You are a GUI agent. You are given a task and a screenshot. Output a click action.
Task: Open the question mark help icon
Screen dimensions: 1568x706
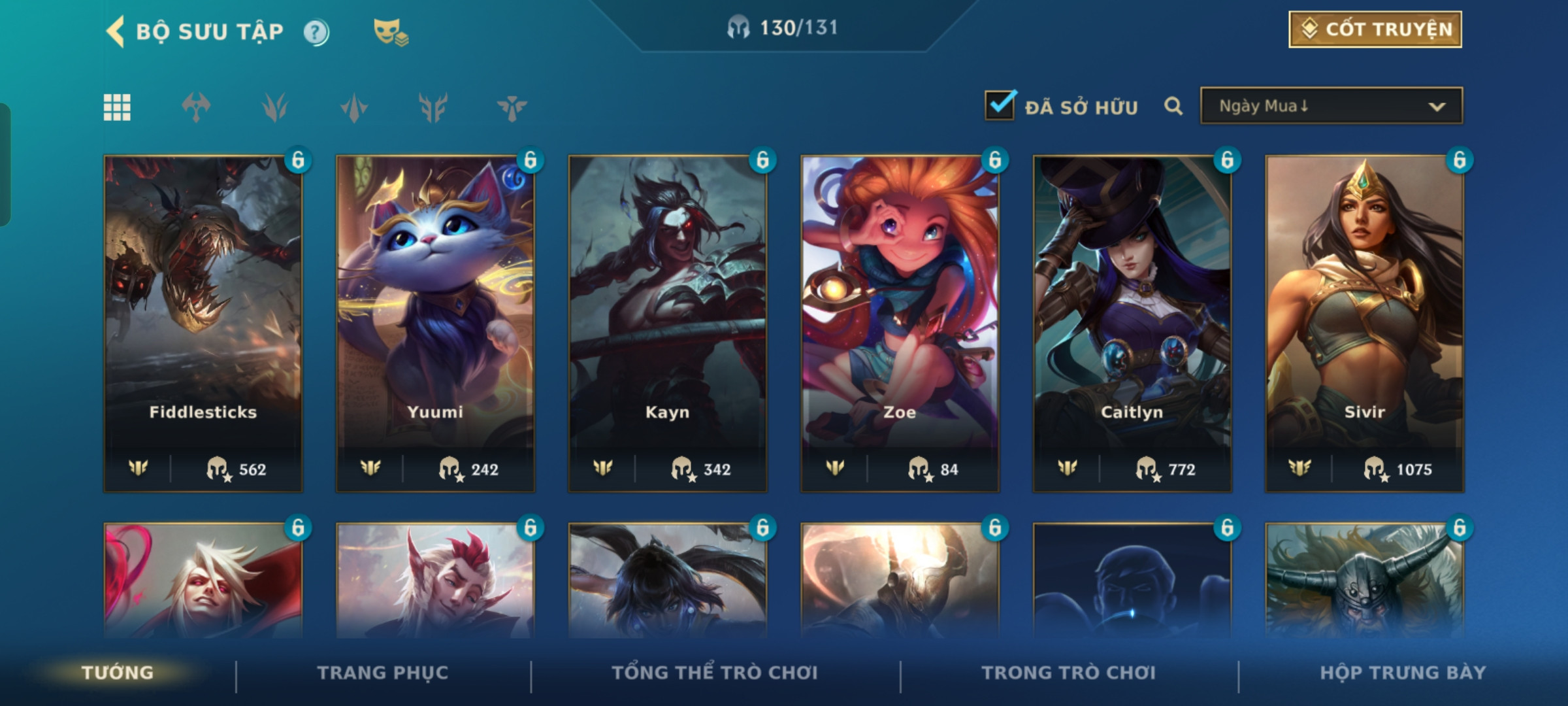click(316, 32)
